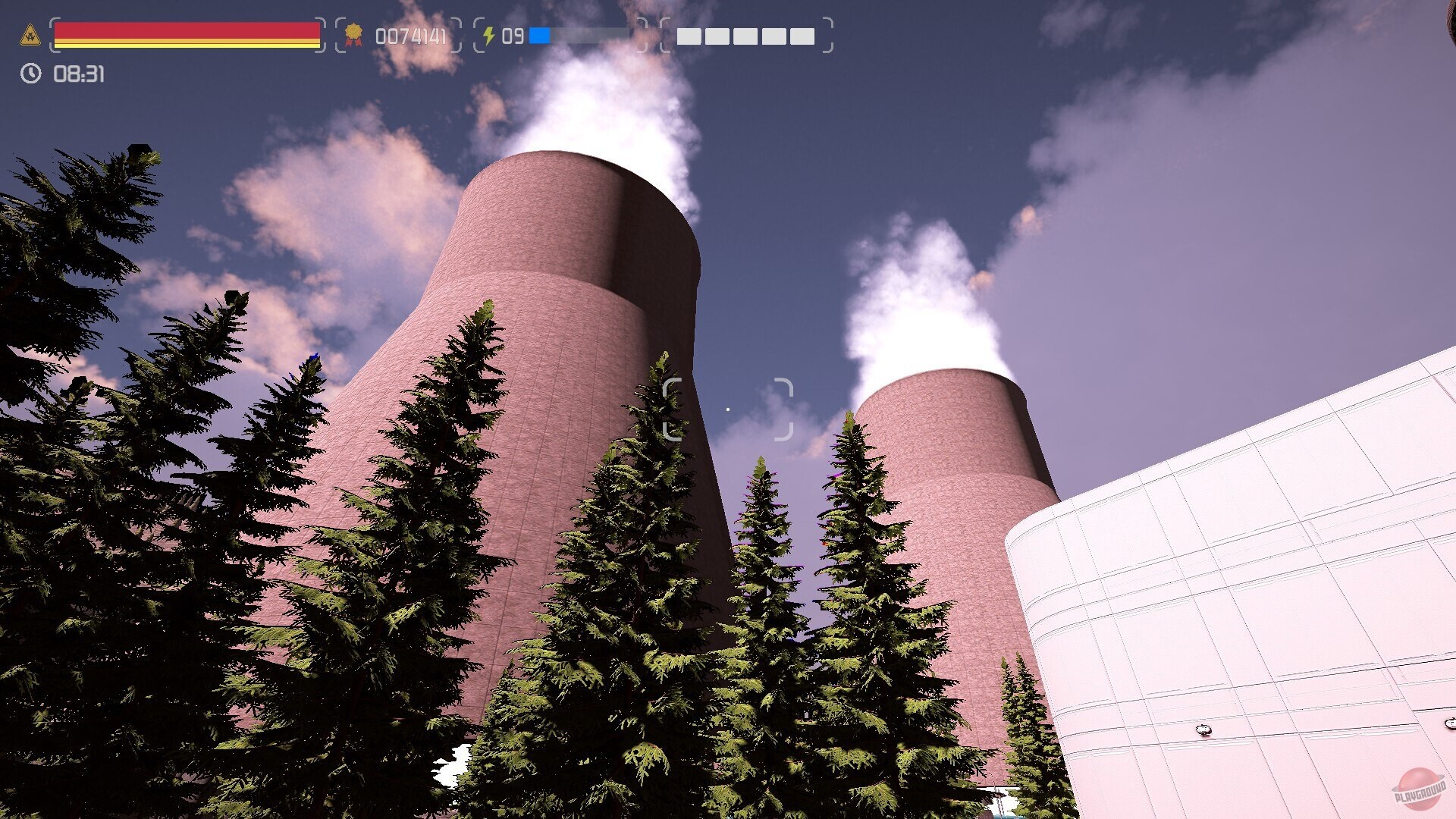
Task: Select the middle inventory slot square
Action: pyautogui.click(x=745, y=36)
